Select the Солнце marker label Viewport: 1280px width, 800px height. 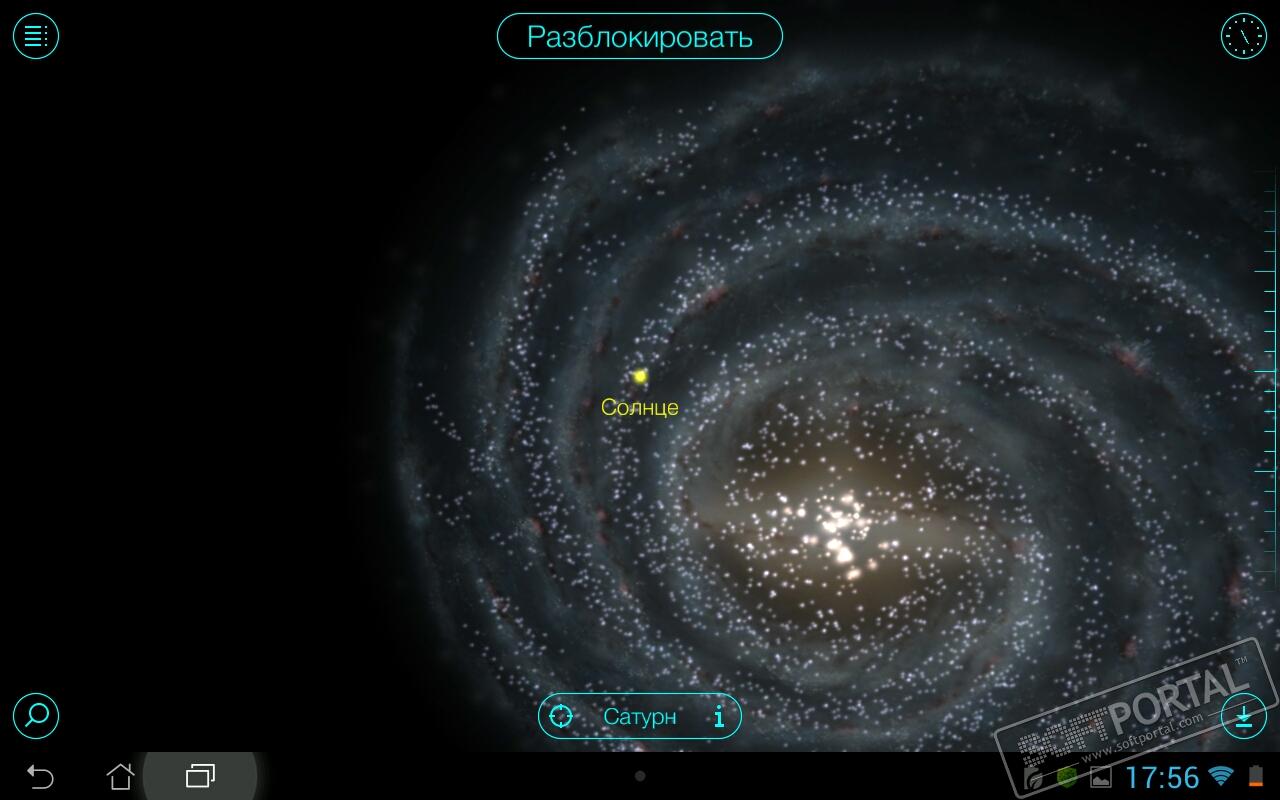(640, 407)
